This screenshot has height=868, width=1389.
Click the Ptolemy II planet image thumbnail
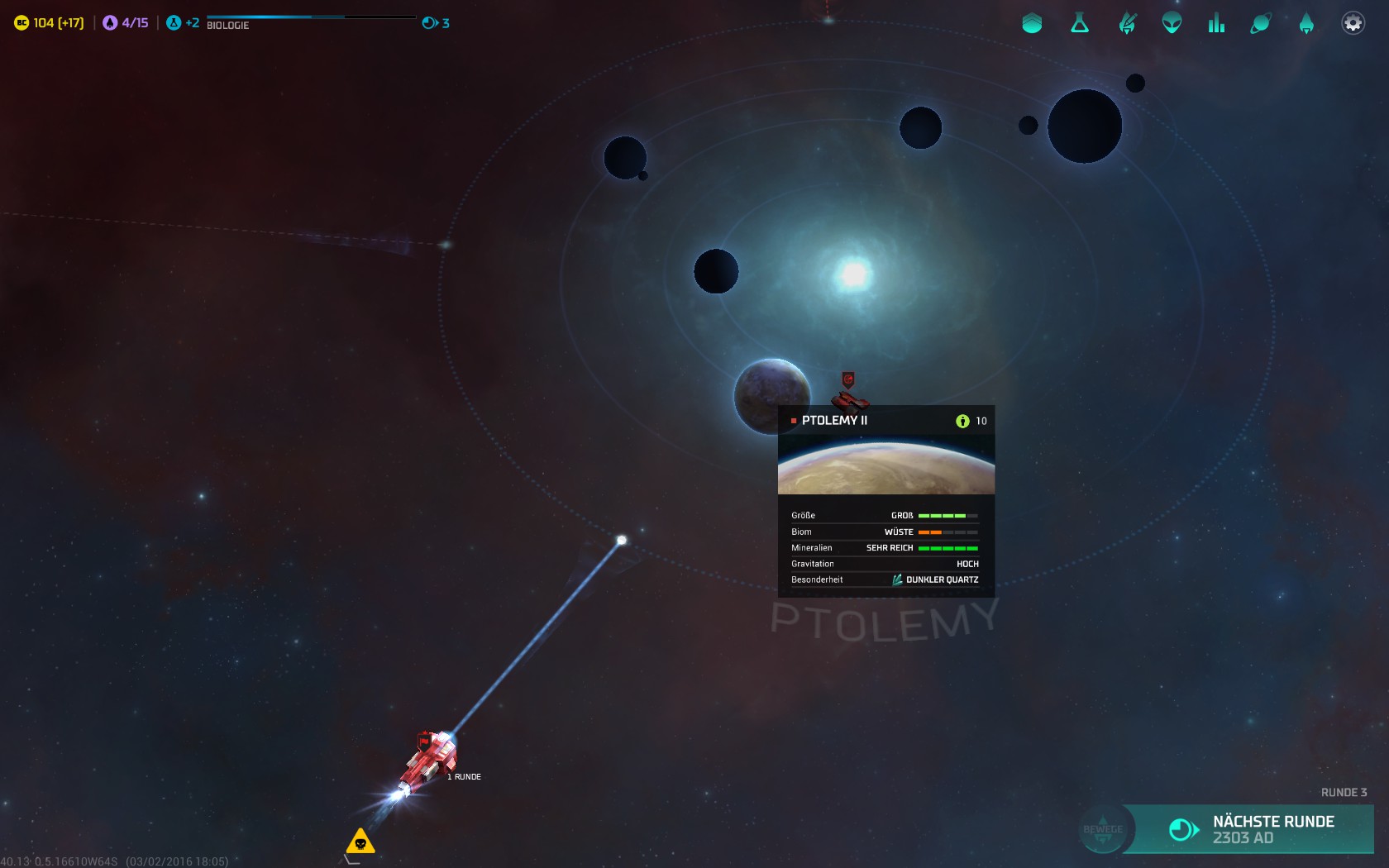coord(885,466)
